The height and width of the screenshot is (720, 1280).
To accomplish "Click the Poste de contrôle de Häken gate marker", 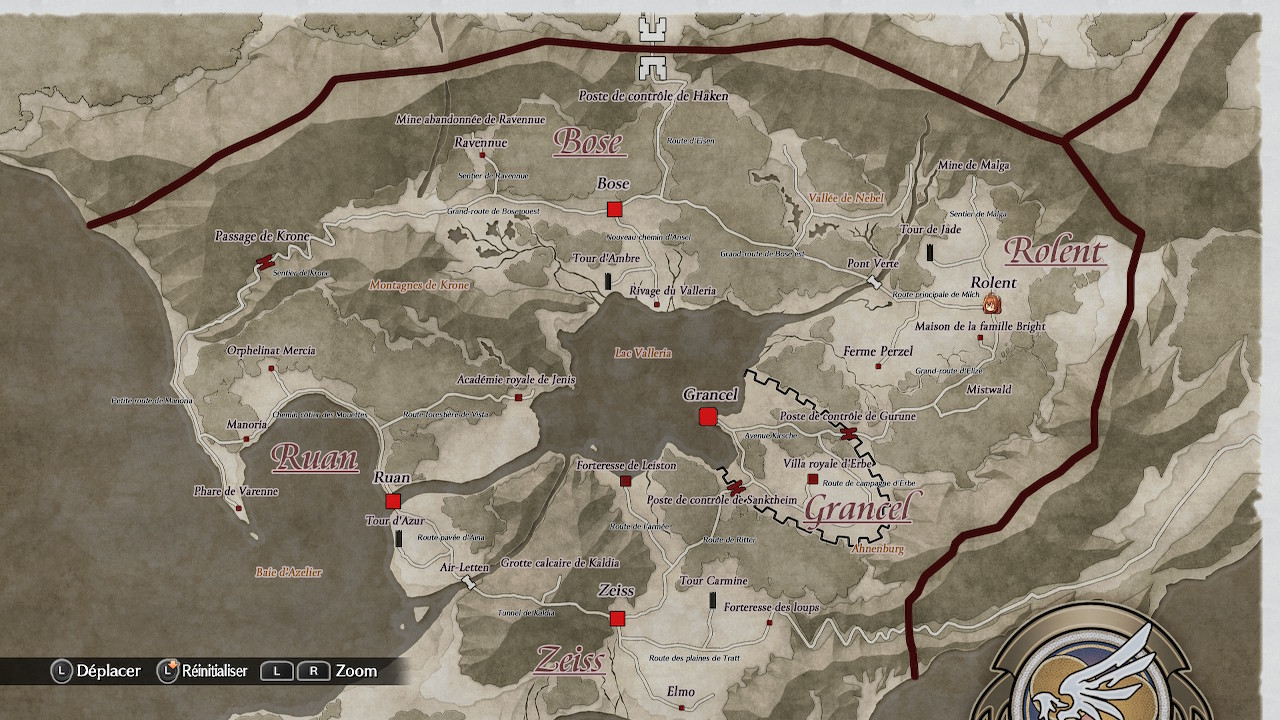I will [654, 47].
